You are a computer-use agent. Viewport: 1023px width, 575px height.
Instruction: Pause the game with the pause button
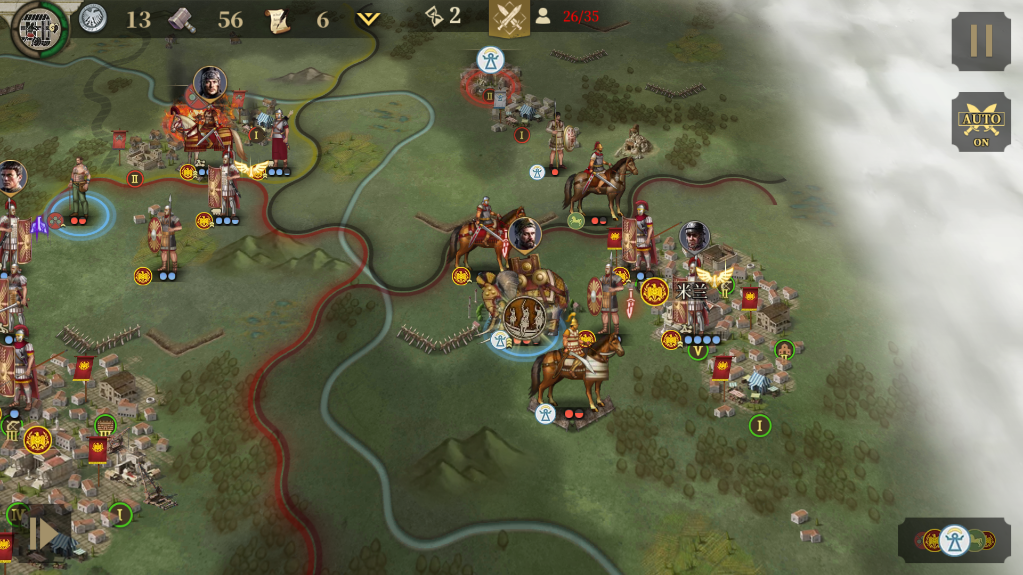point(980,41)
